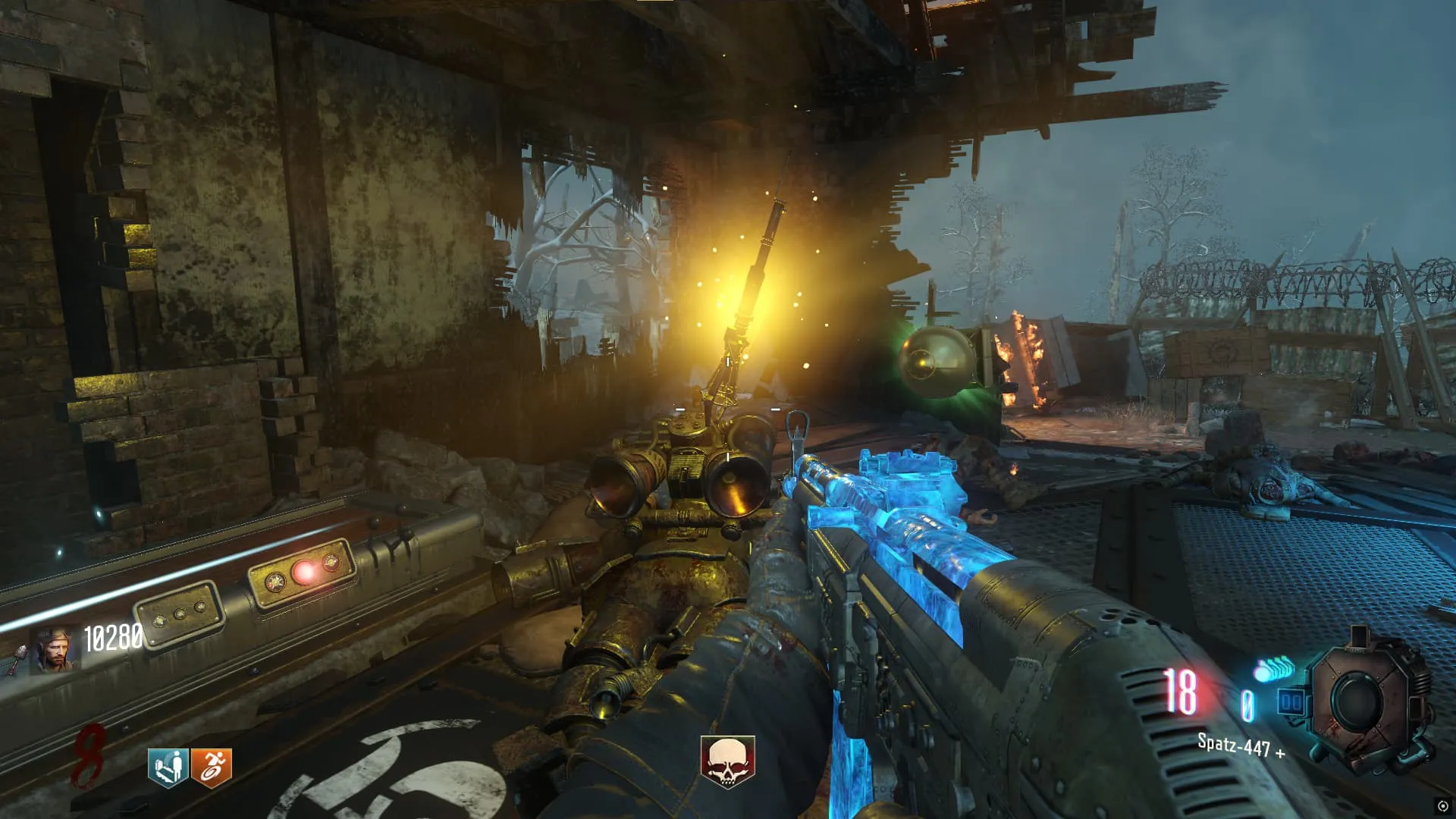Click the shovel icon beside the portrait
This screenshot has width=1456, height=819.
point(18,658)
